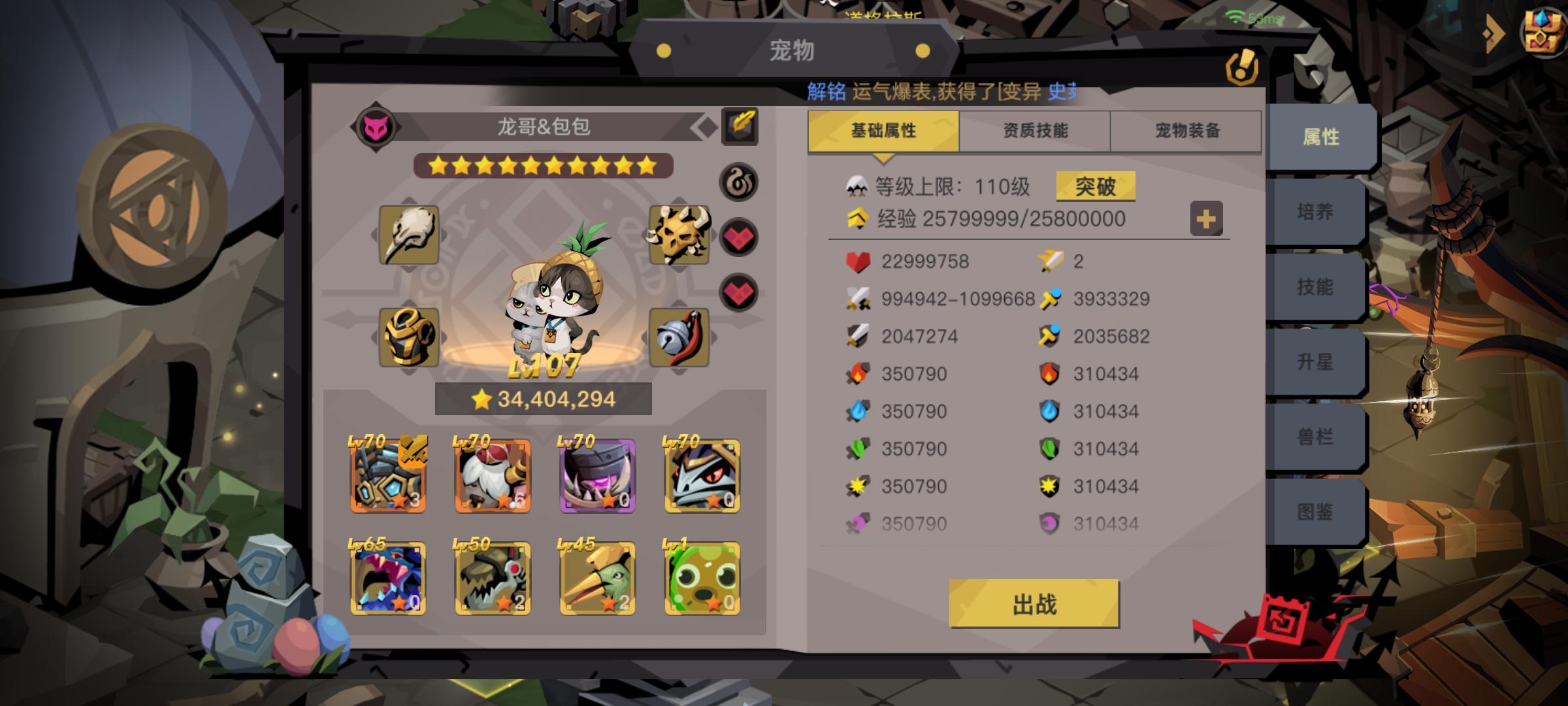Click the cat faction emblem beside pet name

coord(374,126)
